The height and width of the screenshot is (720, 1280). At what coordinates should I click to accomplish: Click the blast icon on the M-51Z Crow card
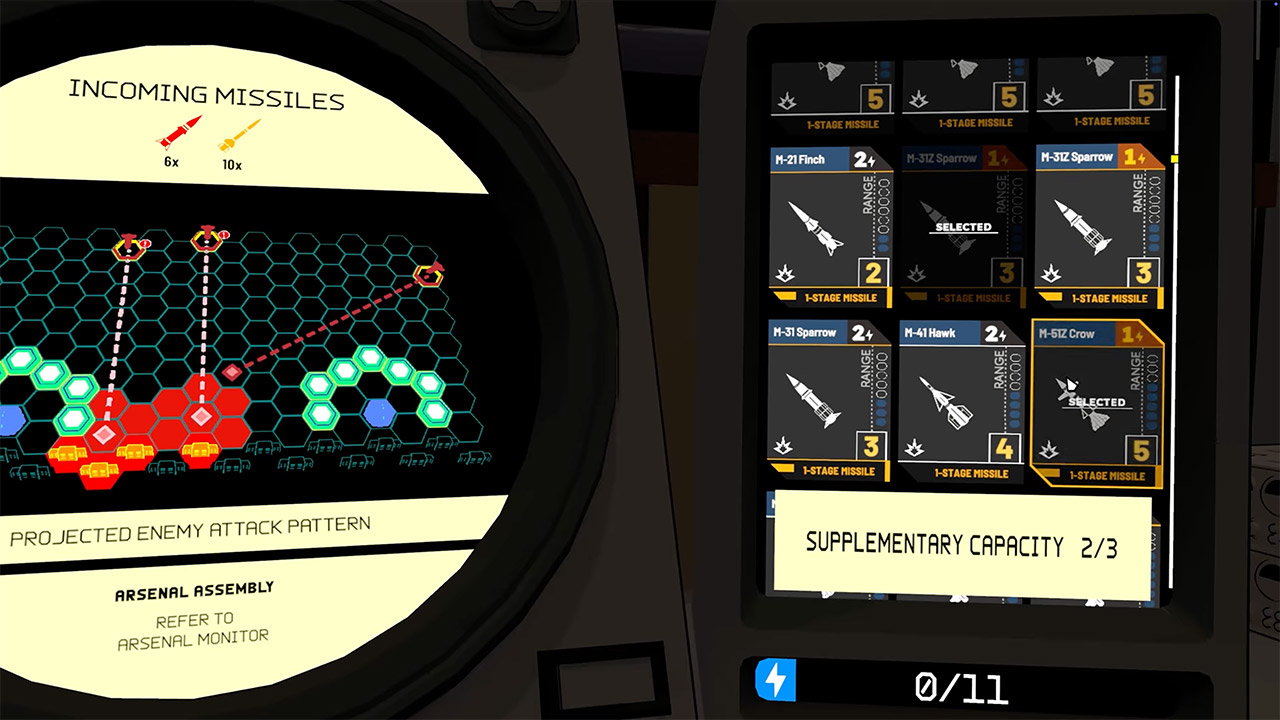[x=1050, y=450]
